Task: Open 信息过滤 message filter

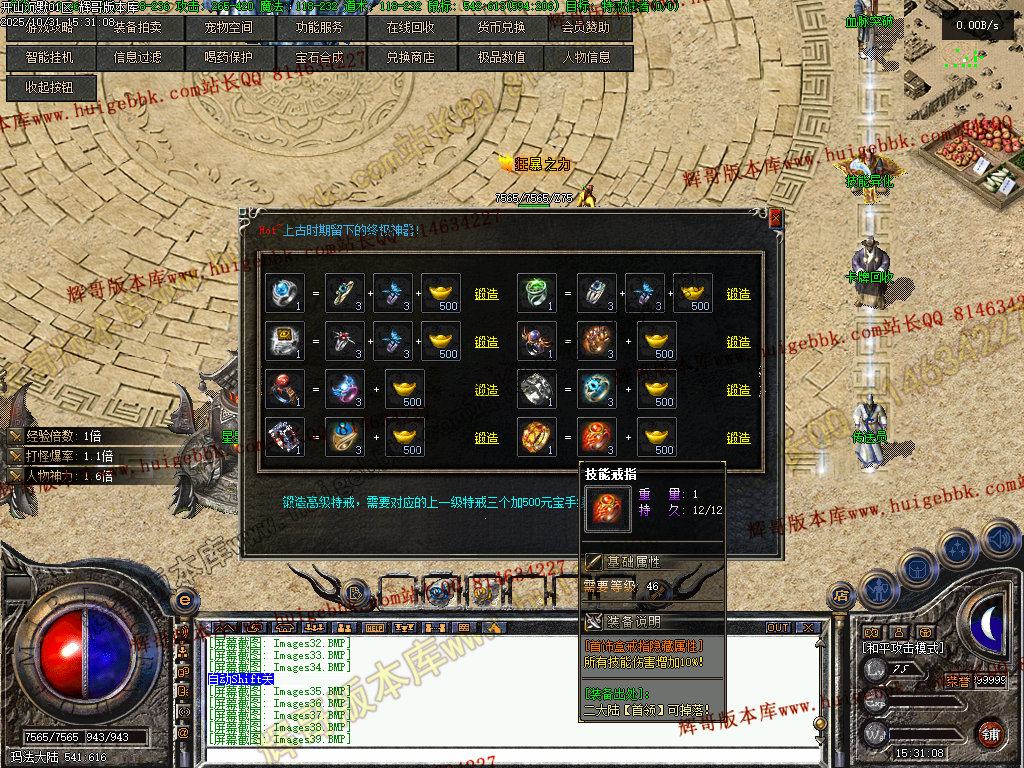Action: (x=138, y=58)
